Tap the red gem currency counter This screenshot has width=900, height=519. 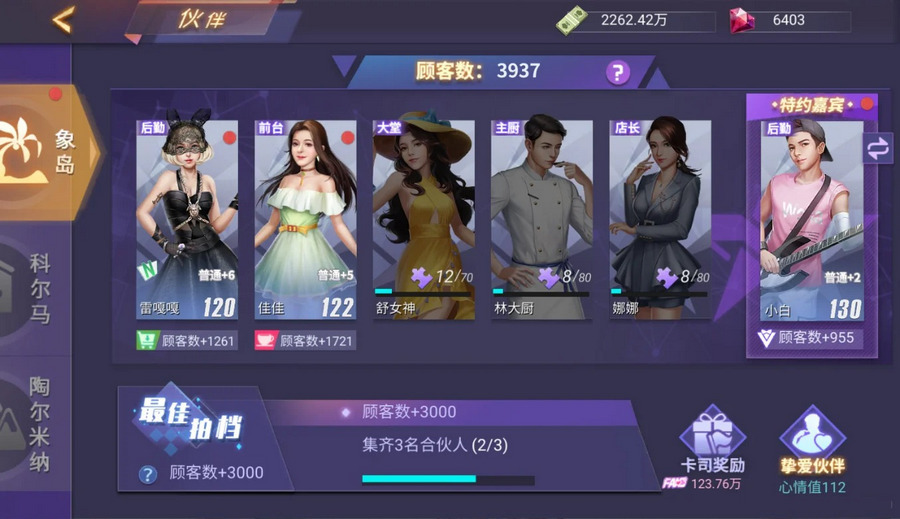pos(790,21)
